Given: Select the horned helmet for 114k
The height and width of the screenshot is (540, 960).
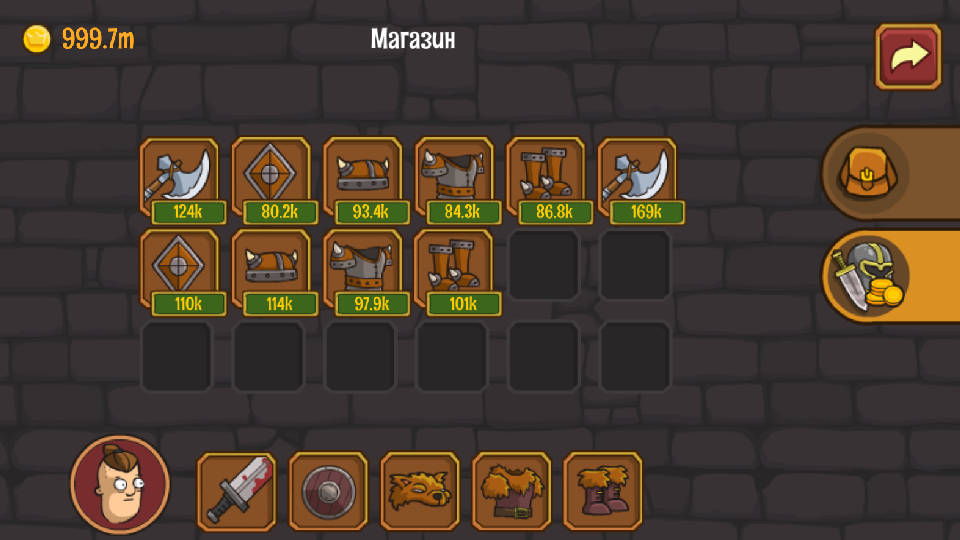Looking at the screenshot, I should point(271,268).
